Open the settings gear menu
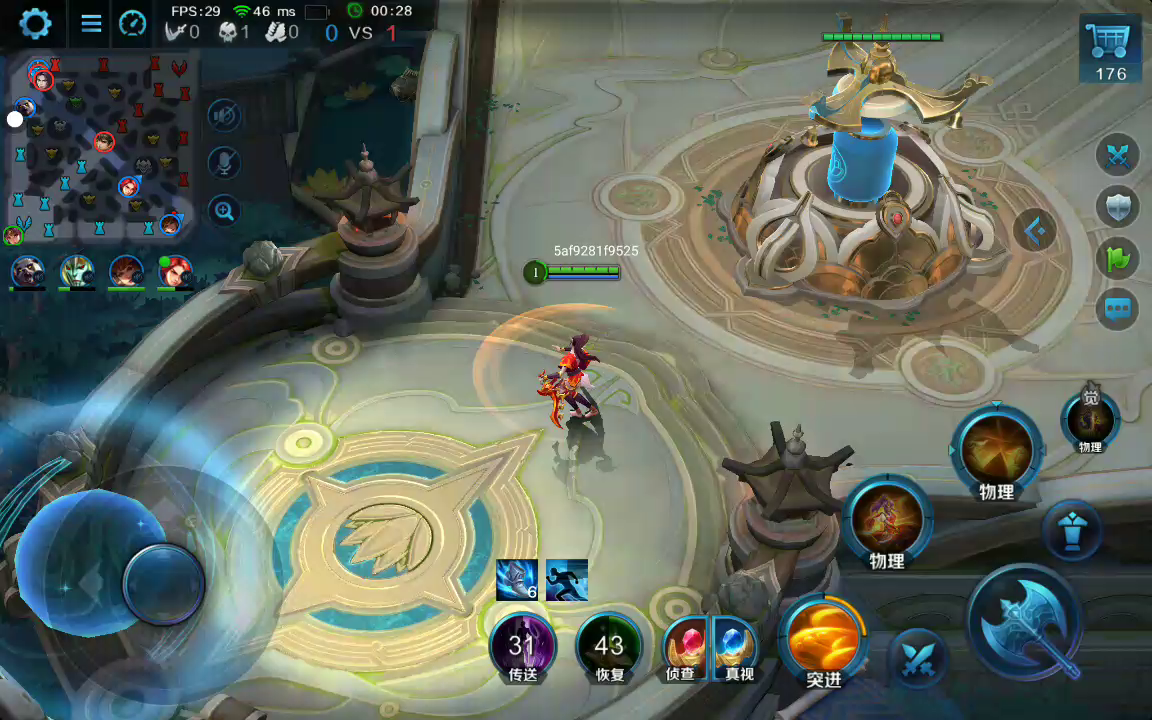Screen dimensions: 1152x720 (x=35, y=23)
